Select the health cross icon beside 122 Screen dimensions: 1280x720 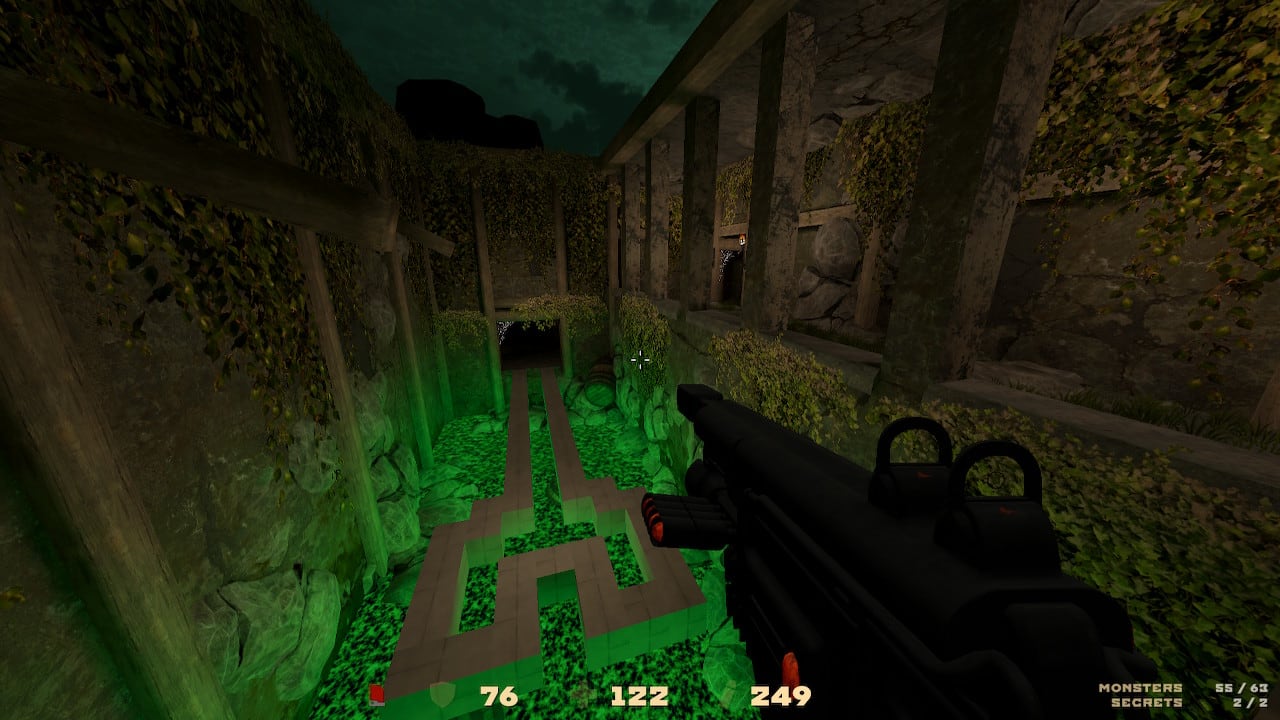click(x=578, y=696)
